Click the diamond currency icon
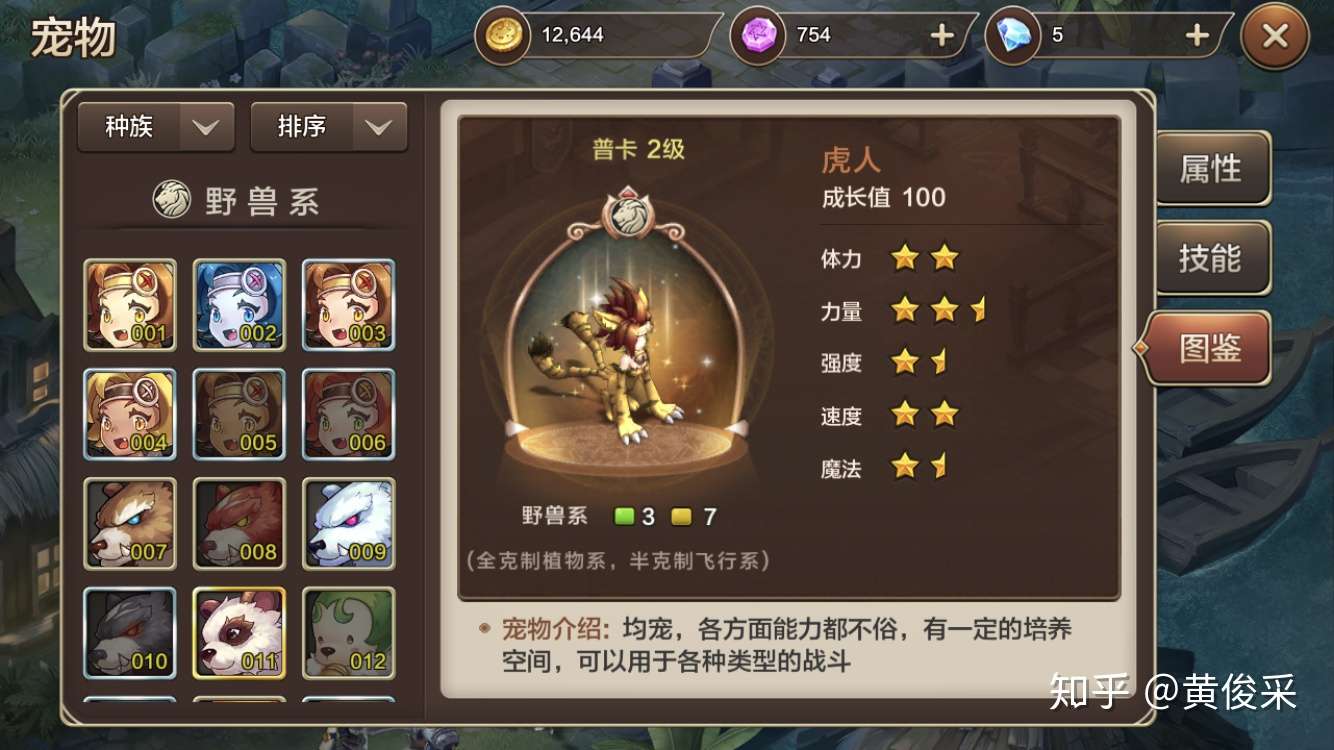 [x=1014, y=35]
